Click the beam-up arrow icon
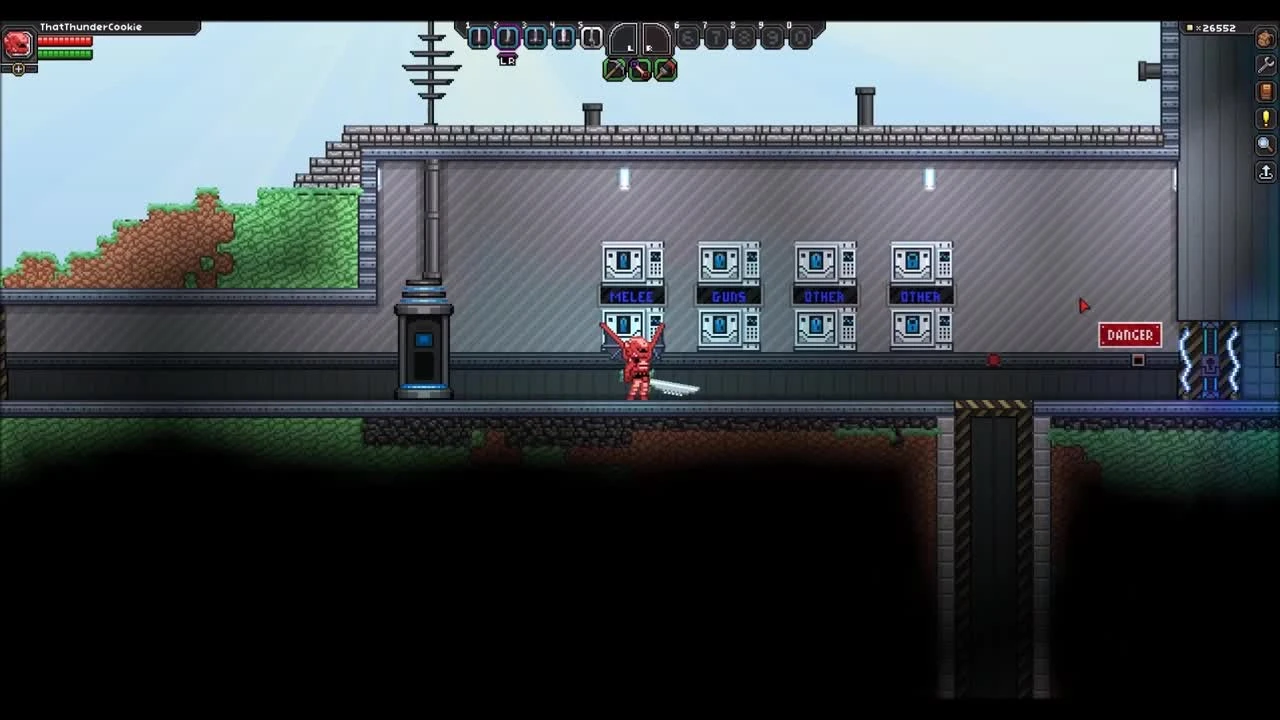The width and height of the screenshot is (1280, 720). click(1264, 171)
